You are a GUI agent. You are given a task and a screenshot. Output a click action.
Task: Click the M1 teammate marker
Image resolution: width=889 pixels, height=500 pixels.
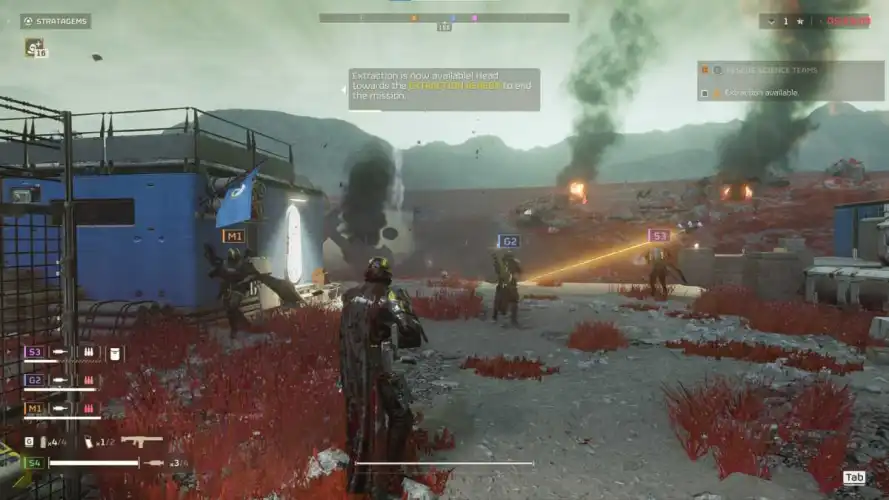(234, 237)
